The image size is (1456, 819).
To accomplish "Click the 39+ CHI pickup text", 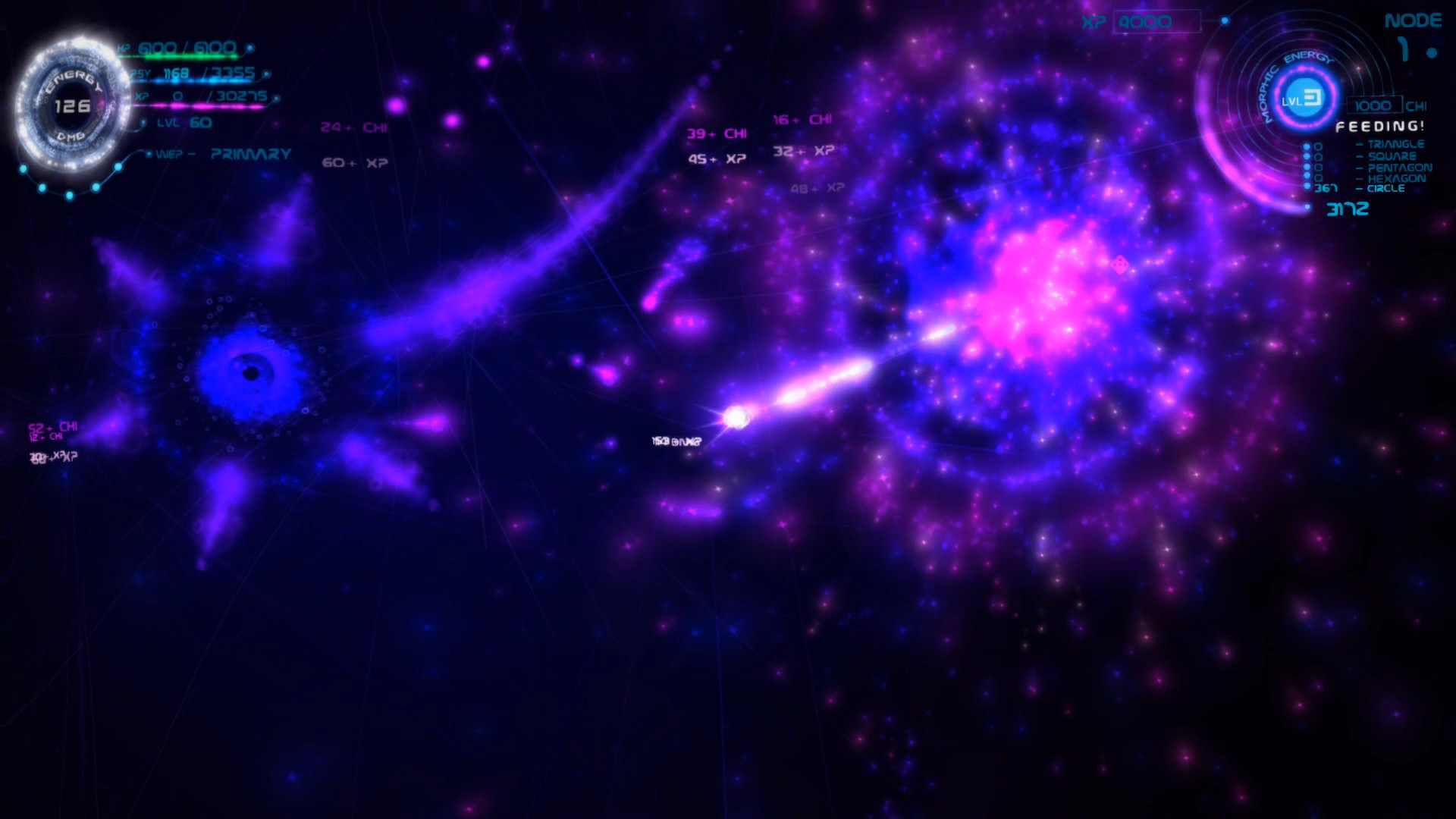I will [x=716, y=133].
